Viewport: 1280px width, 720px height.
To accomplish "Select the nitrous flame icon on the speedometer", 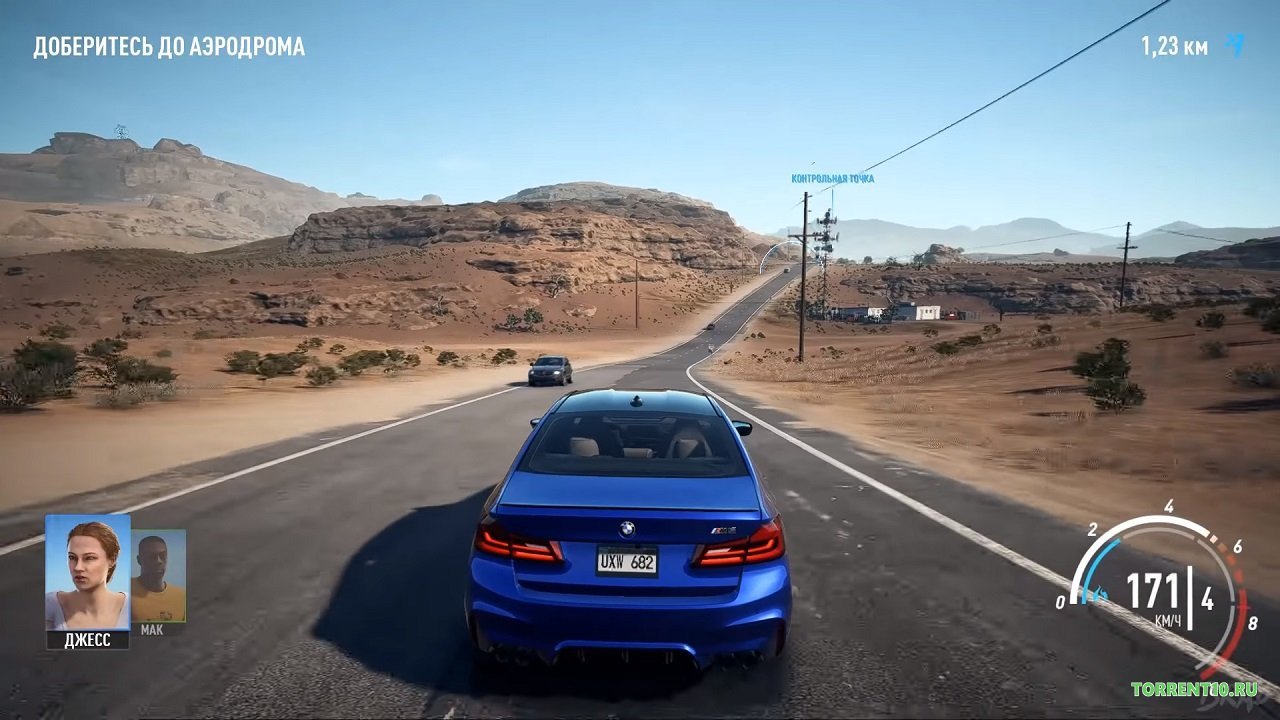I will click(1098, 592).
